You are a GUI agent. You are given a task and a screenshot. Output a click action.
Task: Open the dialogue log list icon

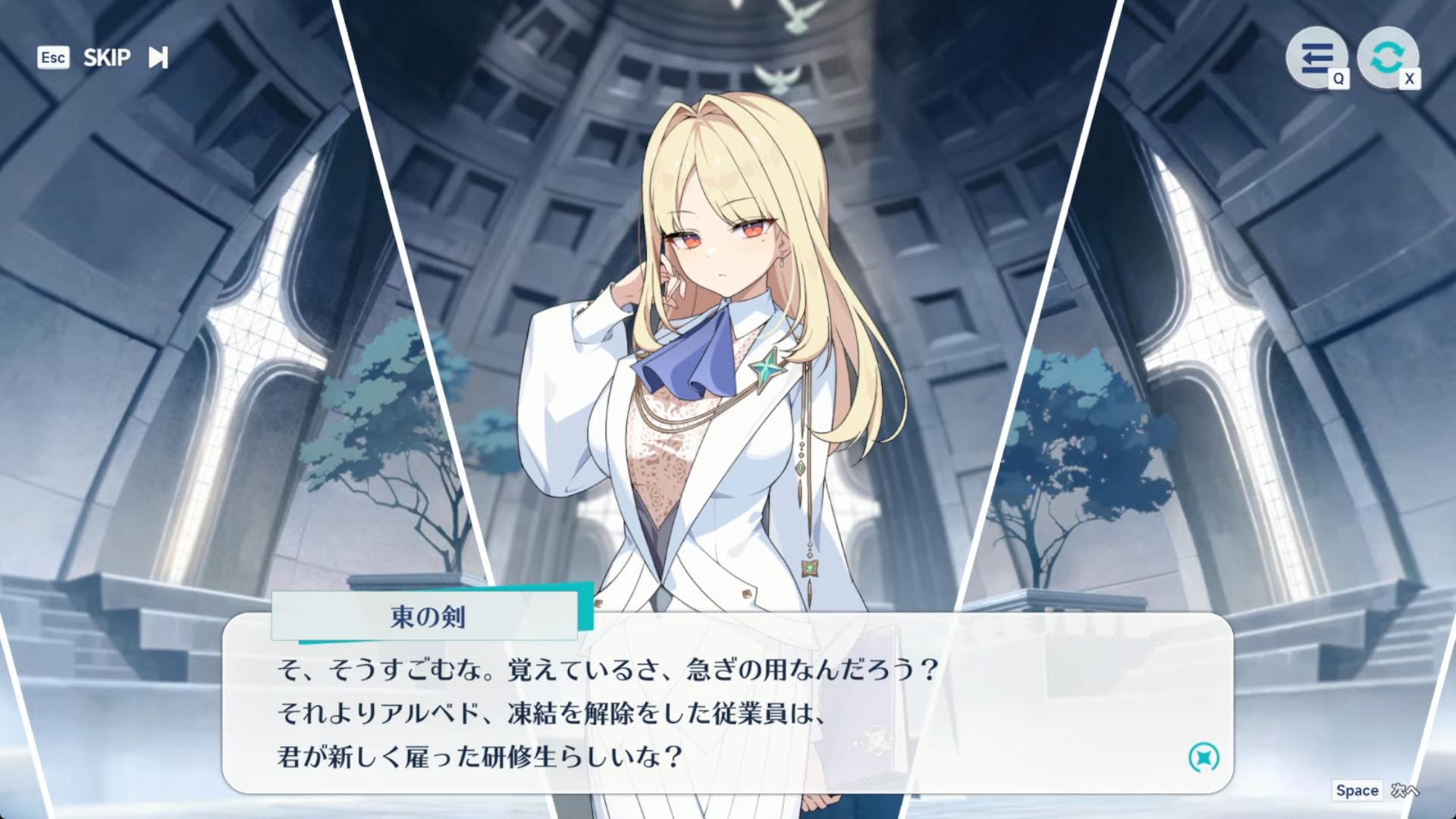point(1316,58)
